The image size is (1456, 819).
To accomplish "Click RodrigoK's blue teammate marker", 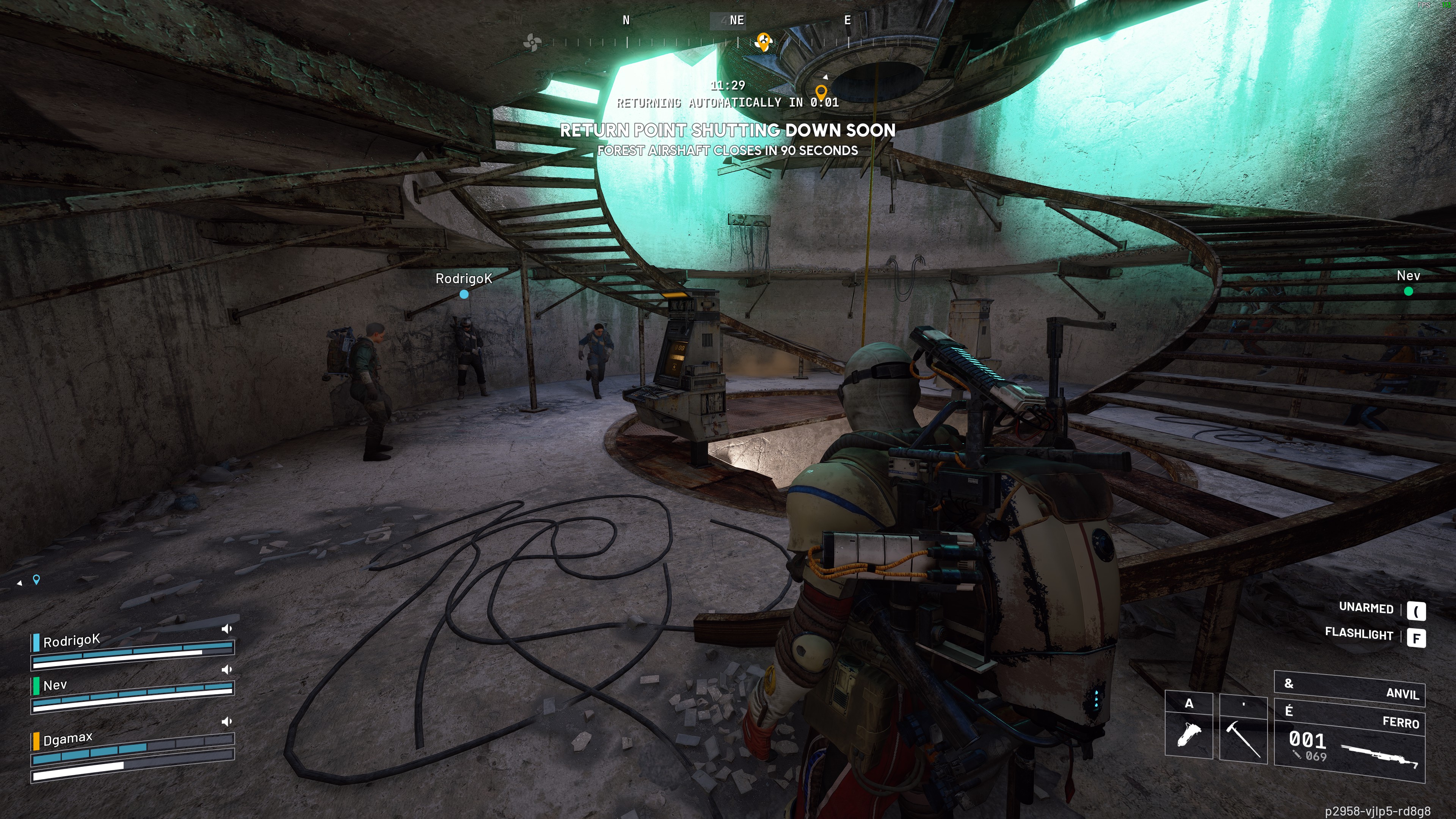I will 464,294.
